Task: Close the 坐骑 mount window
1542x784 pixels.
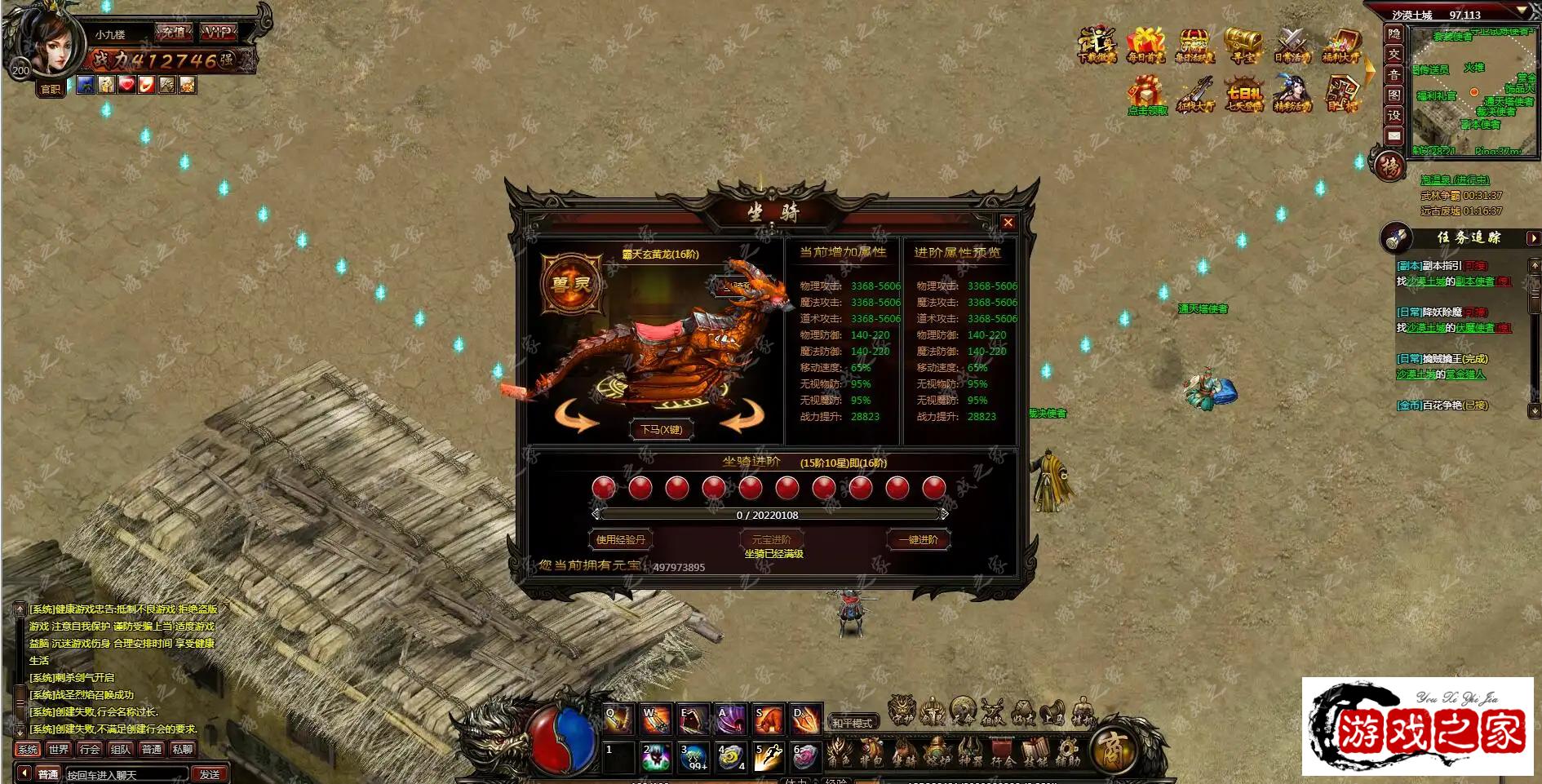Action: tap(1008, 223)
